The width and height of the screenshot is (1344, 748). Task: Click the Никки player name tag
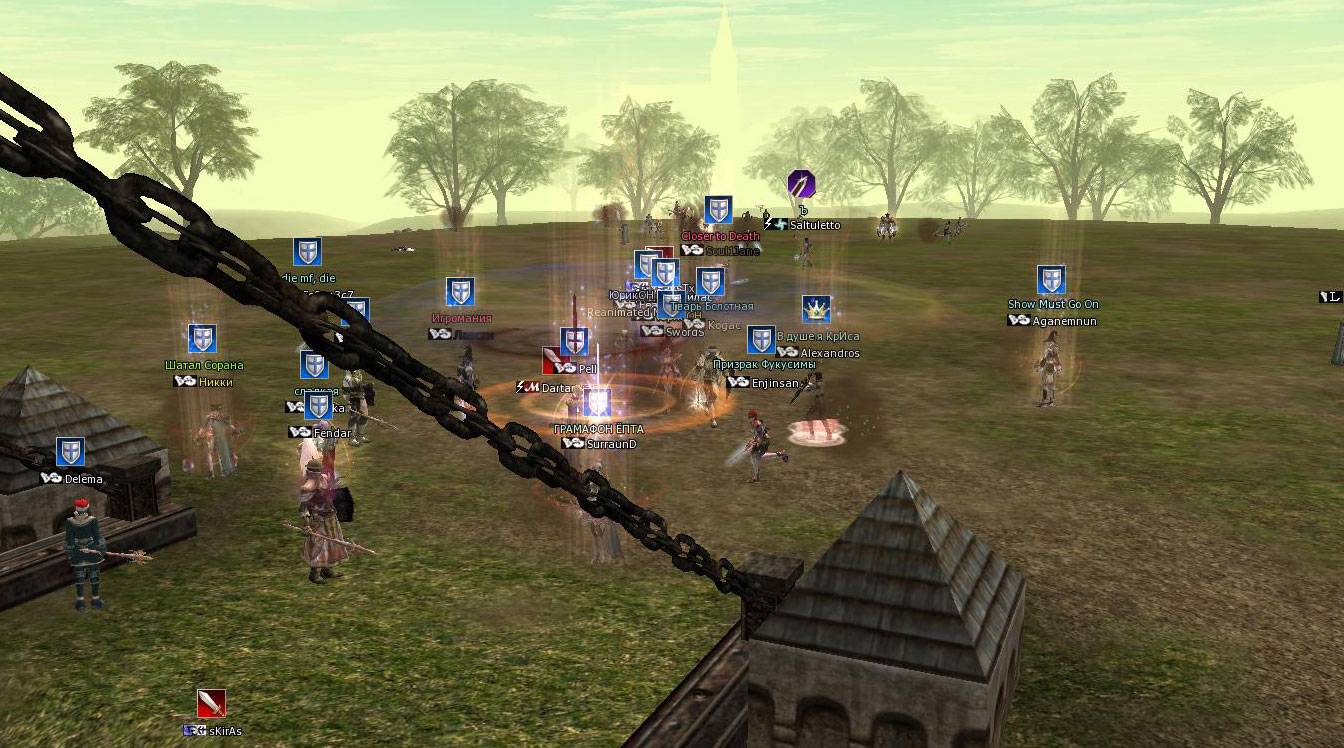point(215,381)
